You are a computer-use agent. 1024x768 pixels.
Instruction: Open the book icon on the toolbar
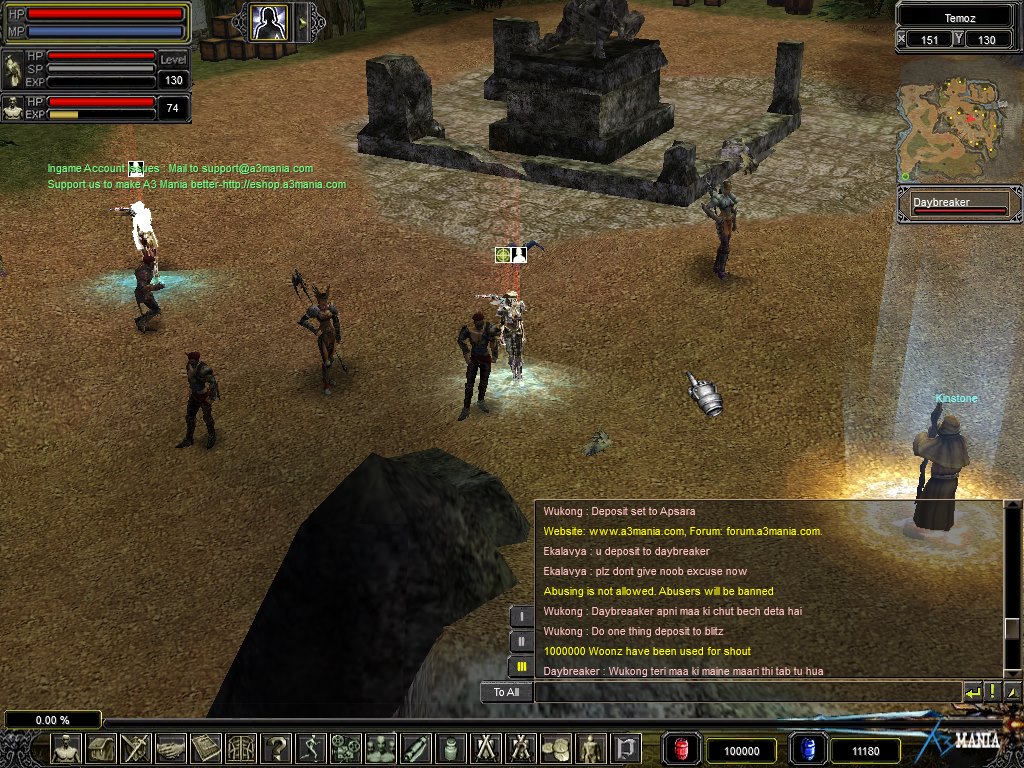tap(206, 748)
